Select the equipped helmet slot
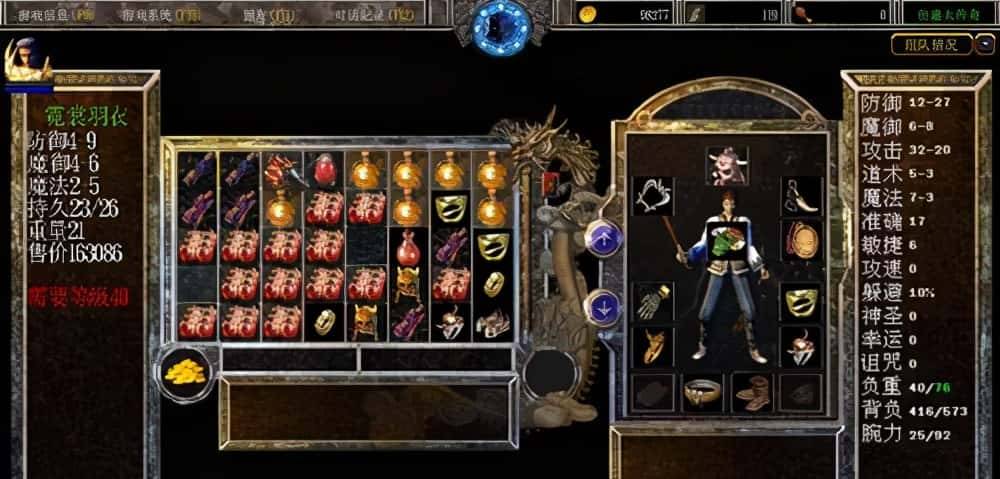Image resolution: width=1000 pixels, height=479 pixels. pyautogui.click(x=727, y=165)
